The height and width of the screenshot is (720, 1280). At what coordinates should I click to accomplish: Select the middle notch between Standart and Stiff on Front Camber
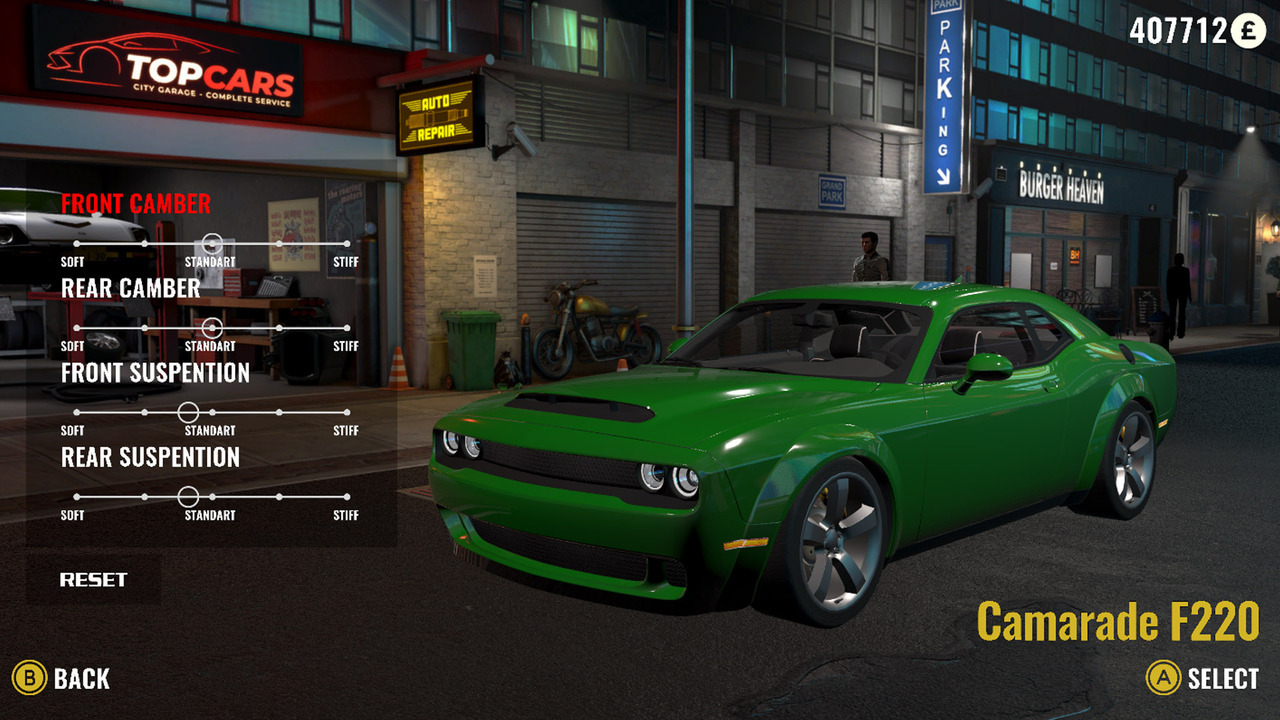click(280, 241)
